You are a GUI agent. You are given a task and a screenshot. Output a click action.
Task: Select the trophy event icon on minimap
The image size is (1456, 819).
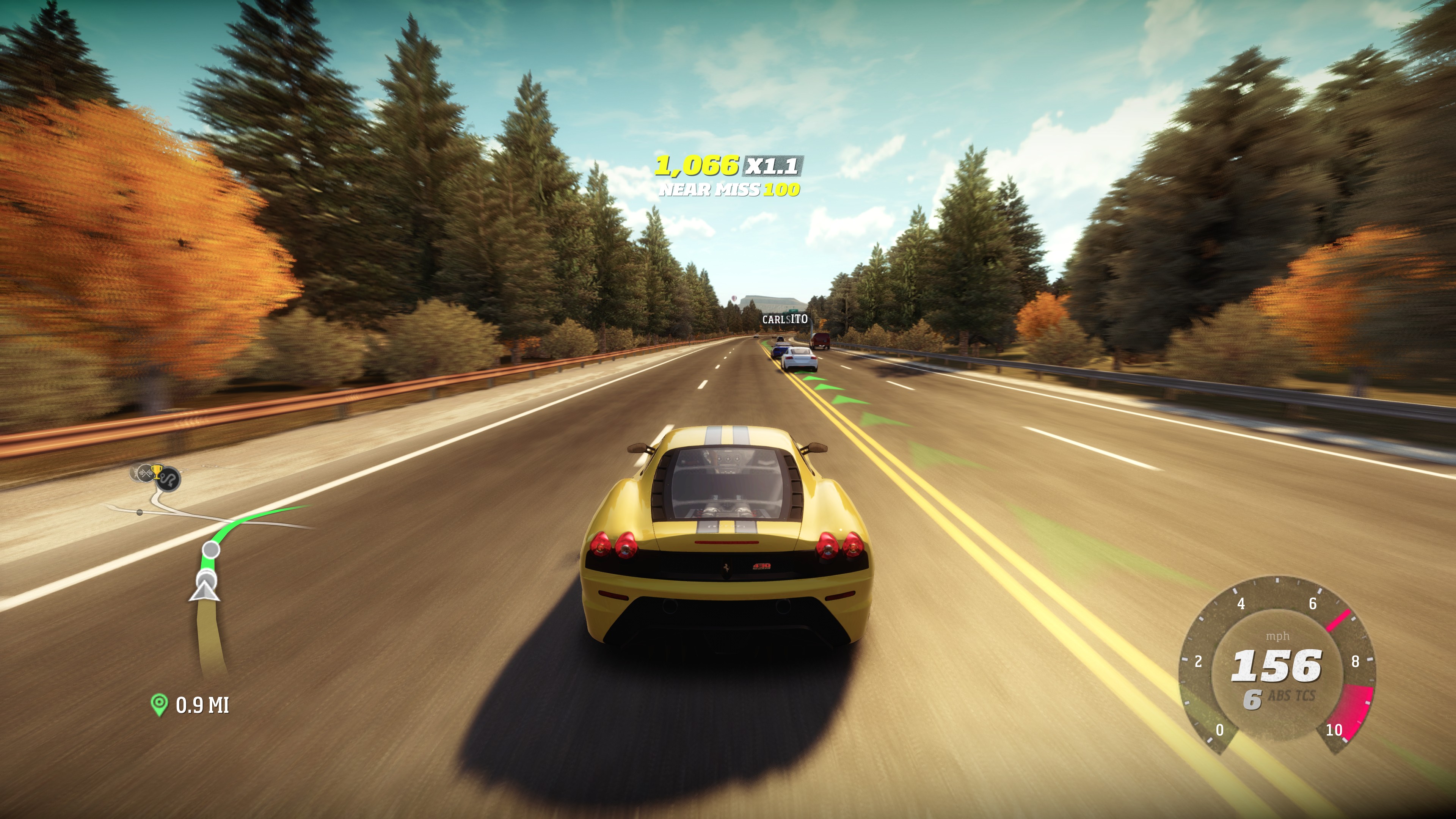tap(156, 473)
